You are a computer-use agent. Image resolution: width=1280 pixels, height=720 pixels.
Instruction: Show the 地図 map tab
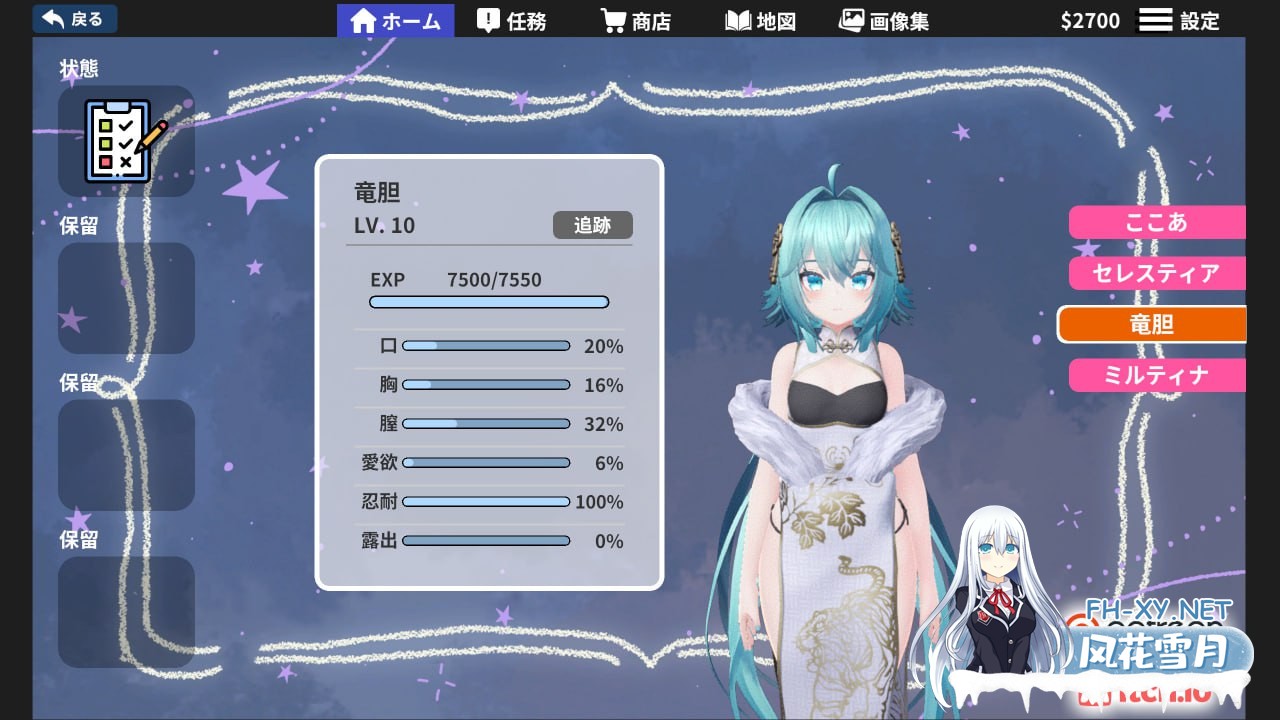click(x=761, y=21)
